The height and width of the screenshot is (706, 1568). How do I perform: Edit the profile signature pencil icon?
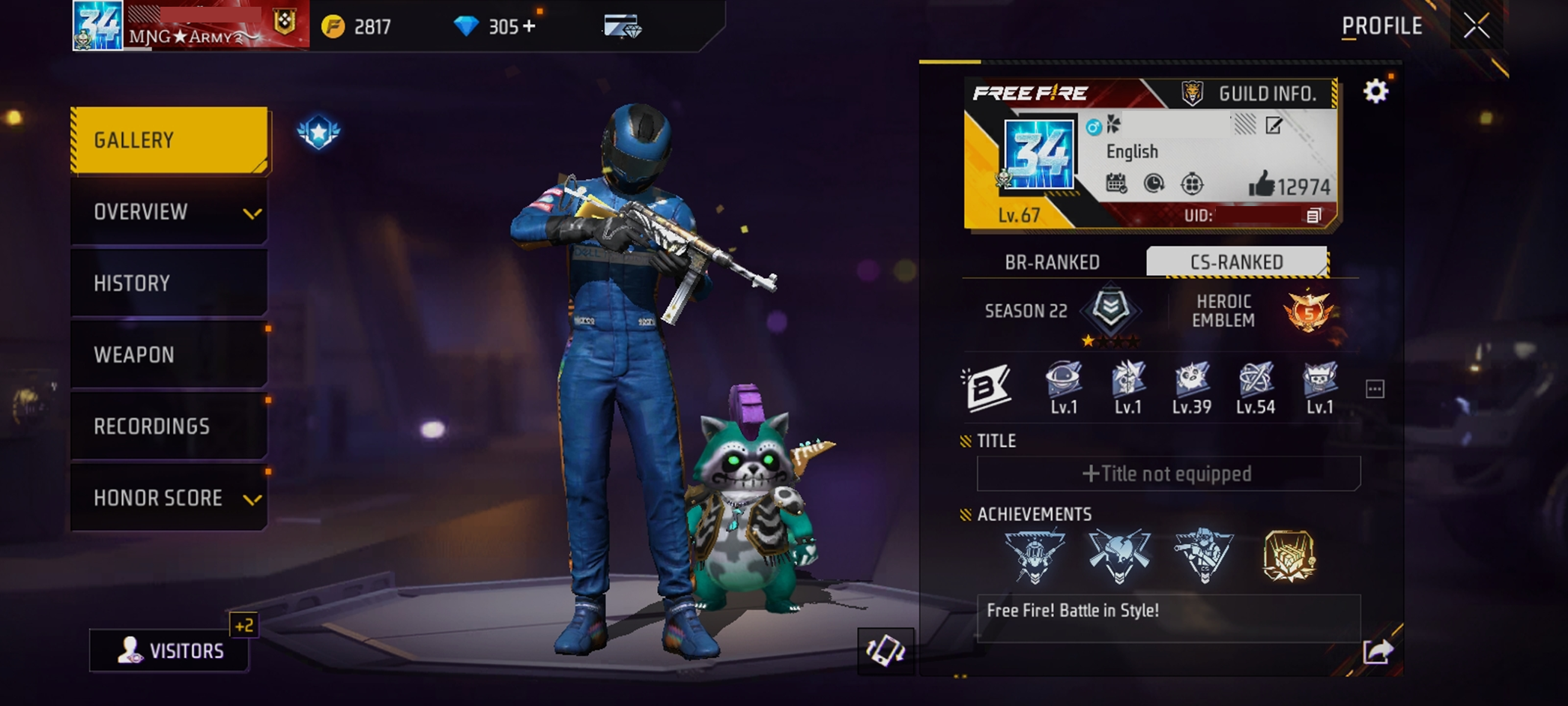pos(1274,125)
